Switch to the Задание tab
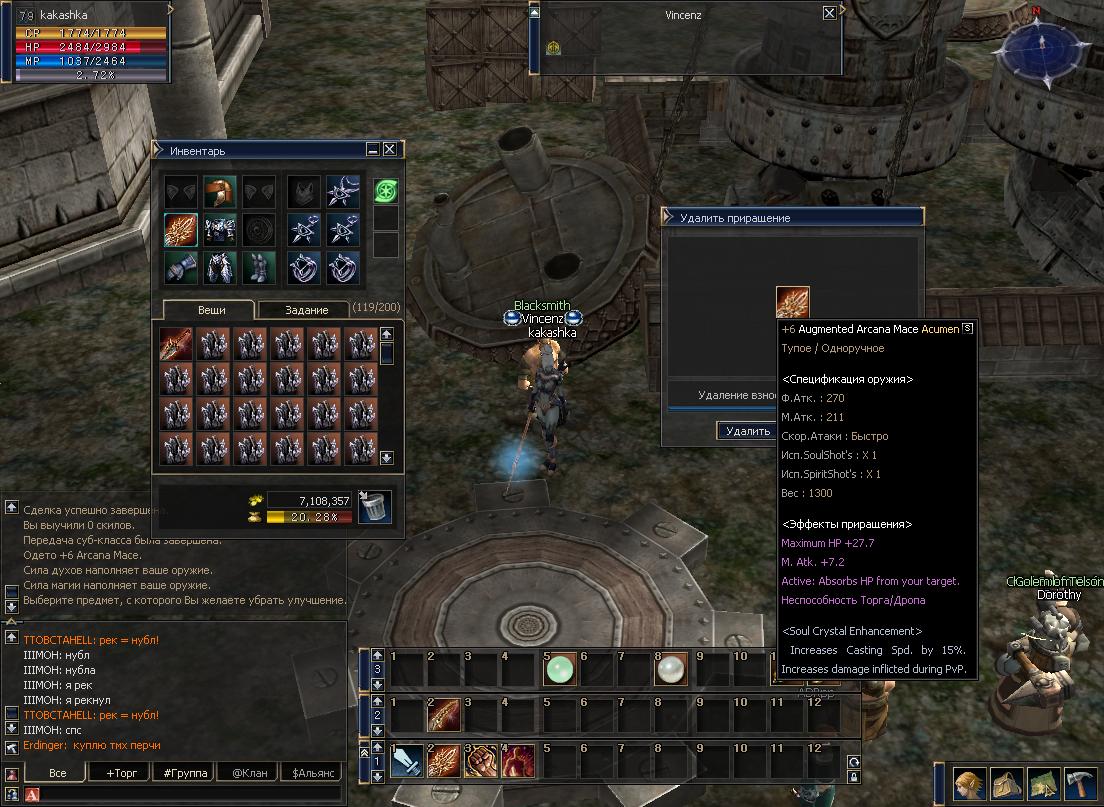This screenshot has height=807, width=1104. click(x=306, y=310)
